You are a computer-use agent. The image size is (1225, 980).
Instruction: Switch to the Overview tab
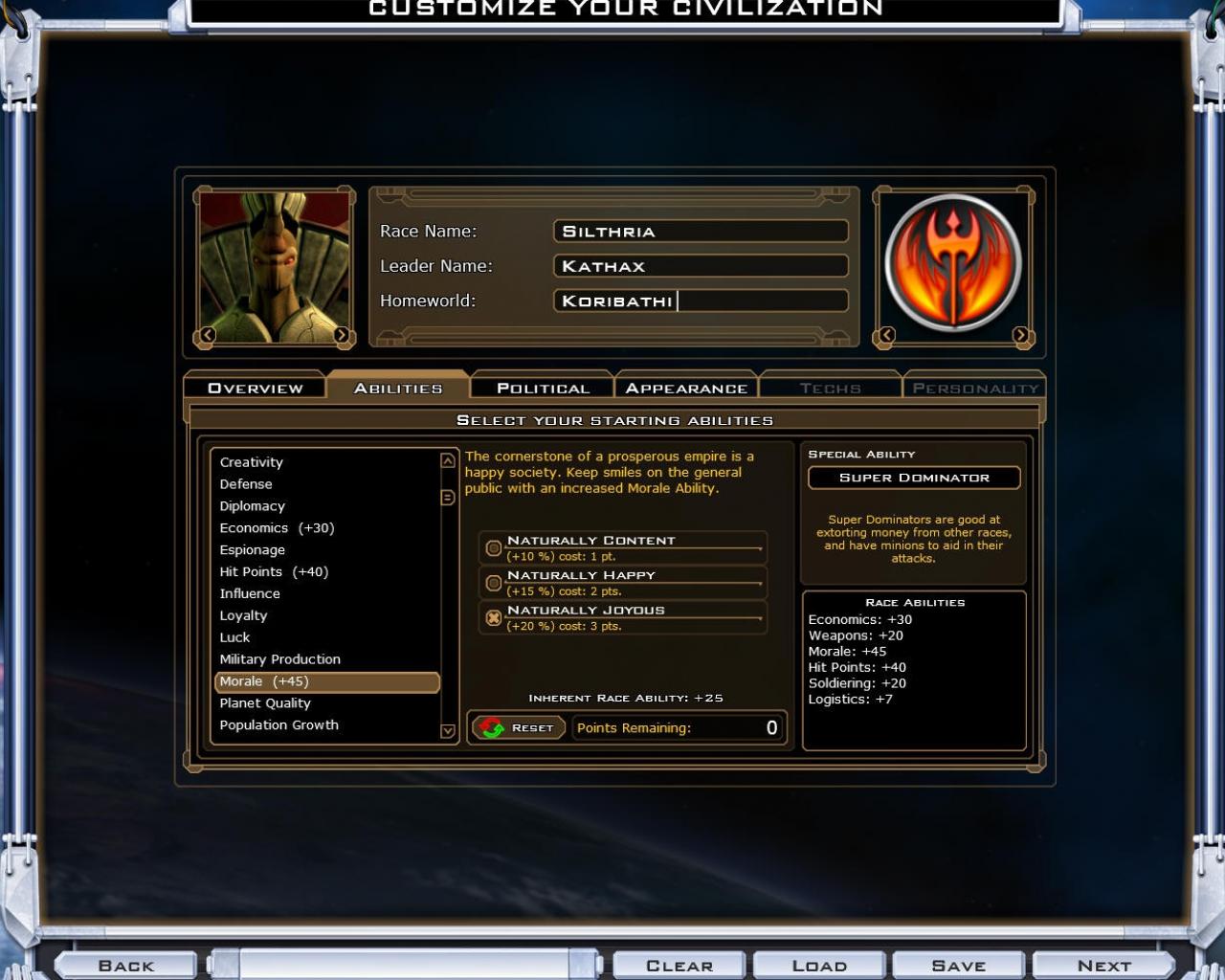pyautogui.click(x=255, y=388)
